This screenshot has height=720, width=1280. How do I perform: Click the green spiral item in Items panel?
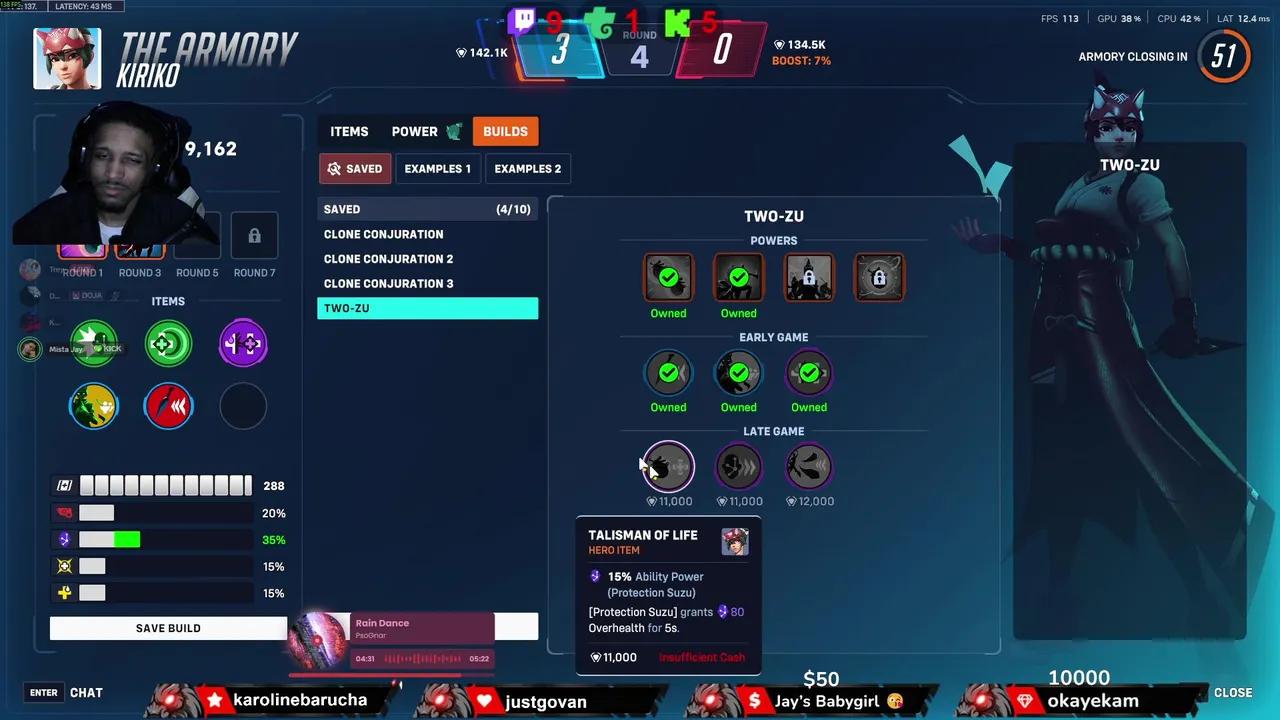point(168,343)
